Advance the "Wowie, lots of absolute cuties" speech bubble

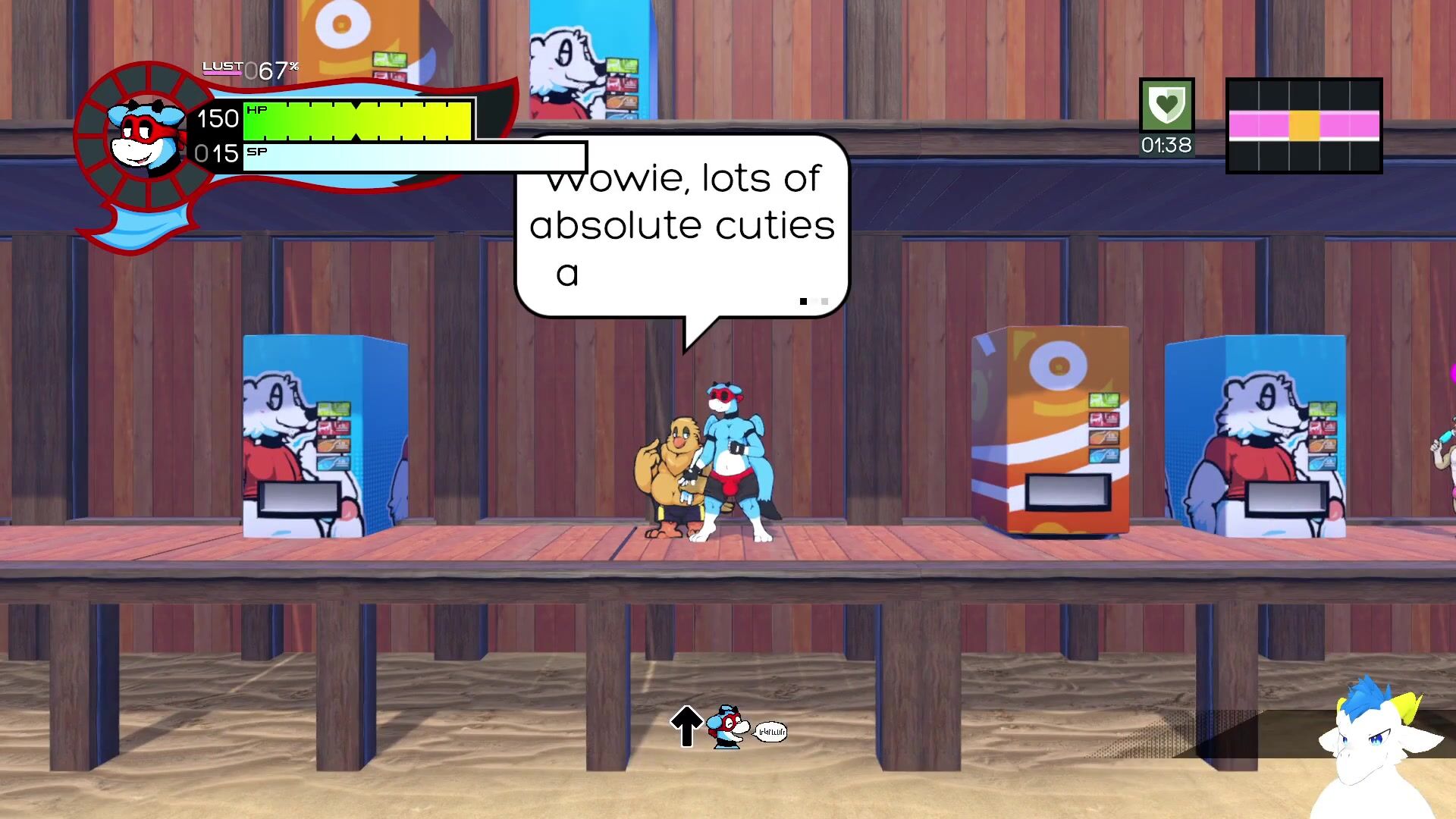[681, 226]
